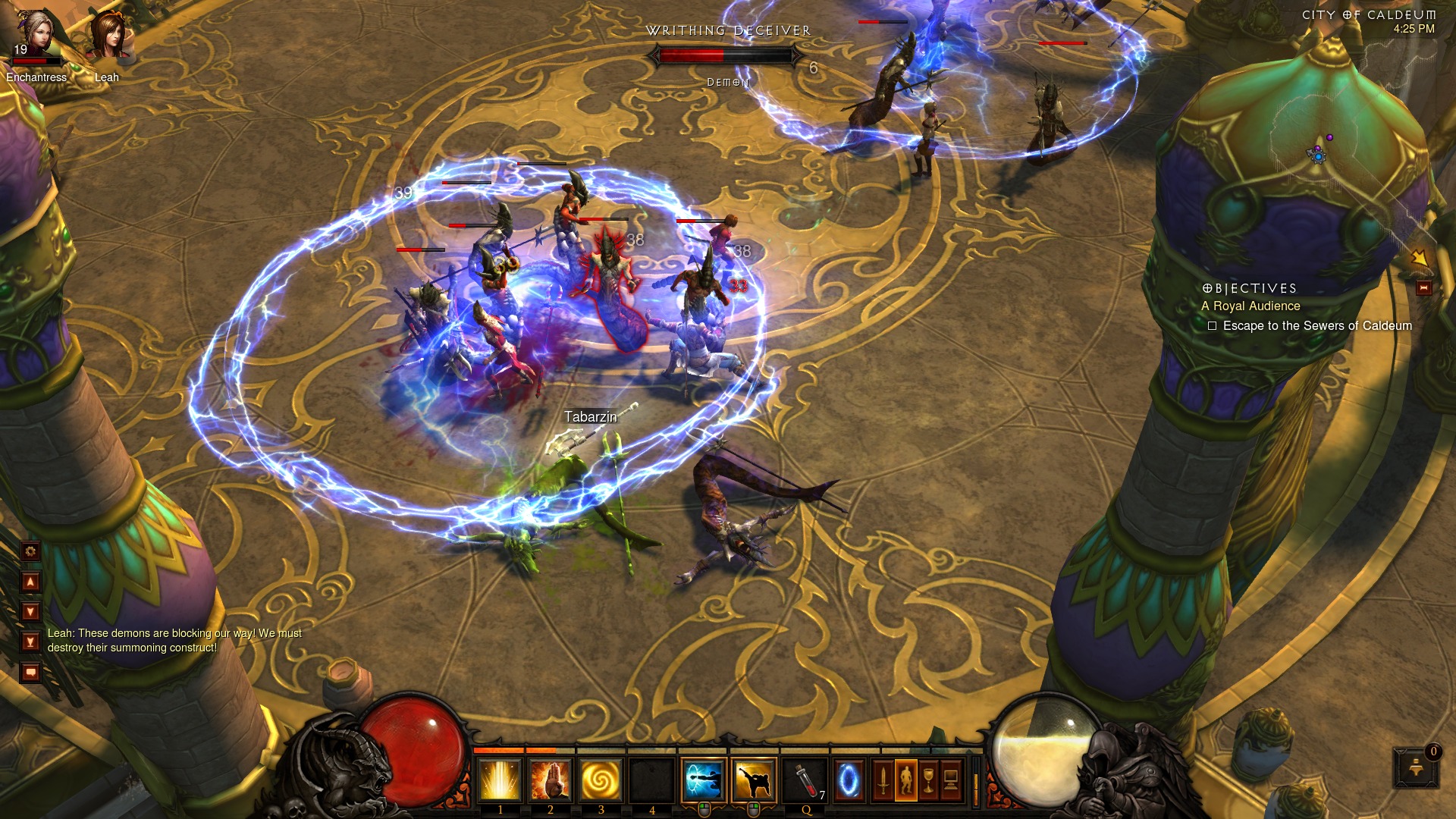Select the blue lightning punch skill
Image resolution: width=1456 pixels, height=819 pixels.
coord(704,780)
